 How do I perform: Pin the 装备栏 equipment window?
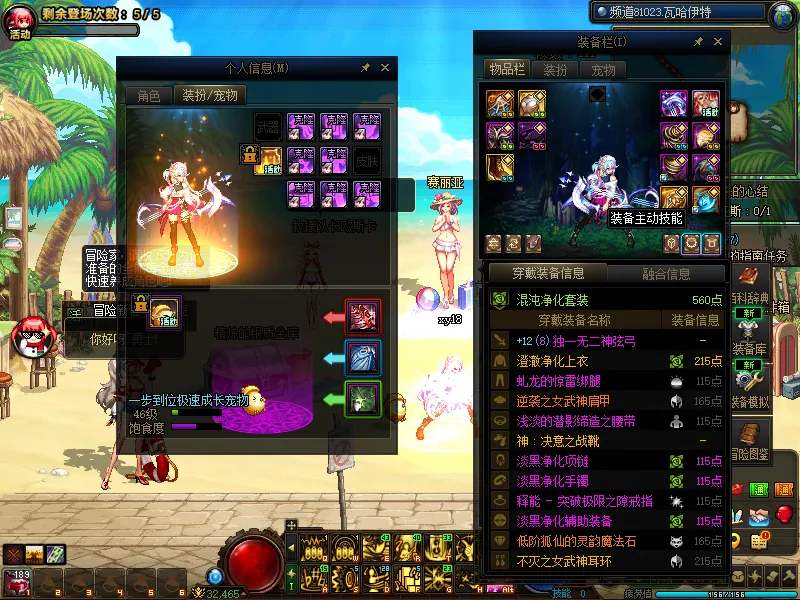click(695, 41)
